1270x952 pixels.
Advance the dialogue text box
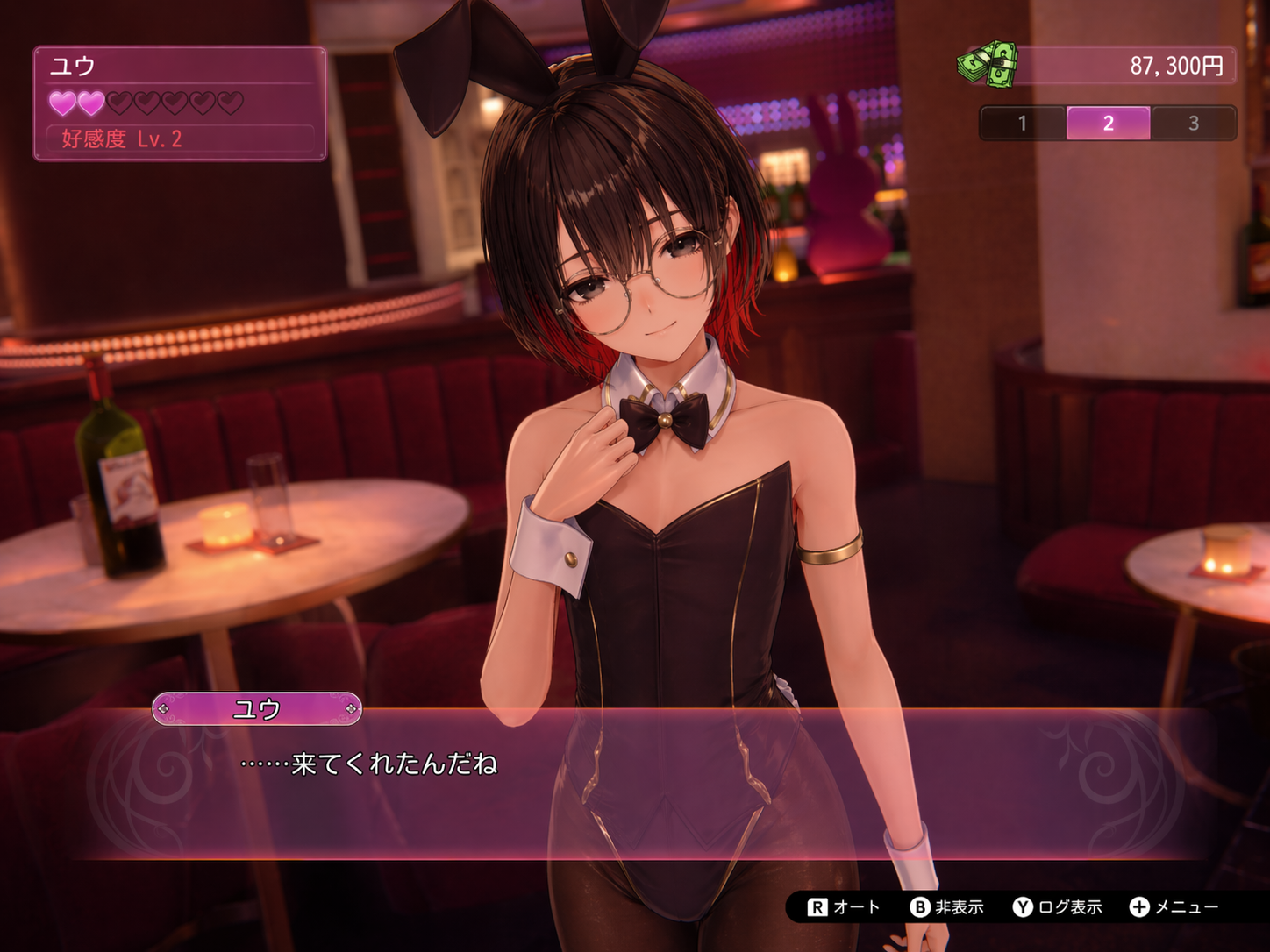(635, 783)
